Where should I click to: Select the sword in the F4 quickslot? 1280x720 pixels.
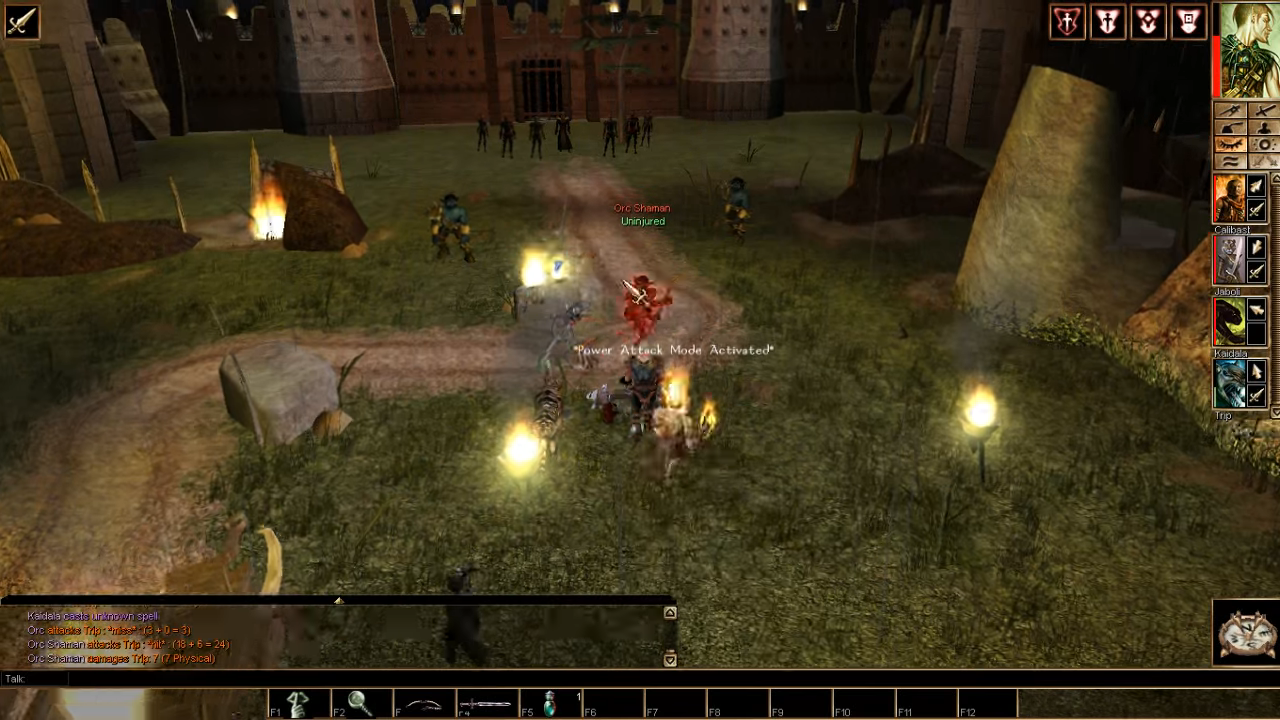click(487, 701)
